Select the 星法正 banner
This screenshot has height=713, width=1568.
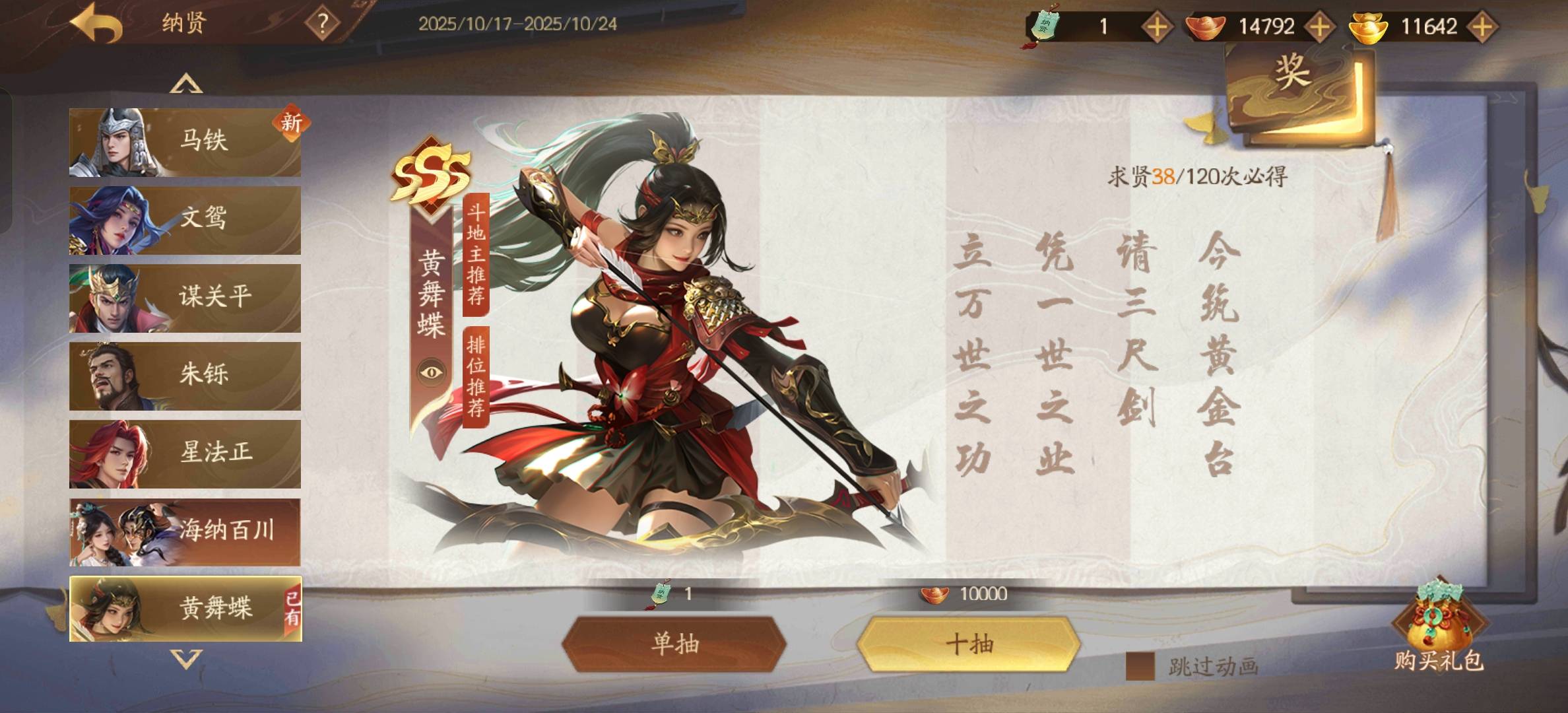click(185, 454)
